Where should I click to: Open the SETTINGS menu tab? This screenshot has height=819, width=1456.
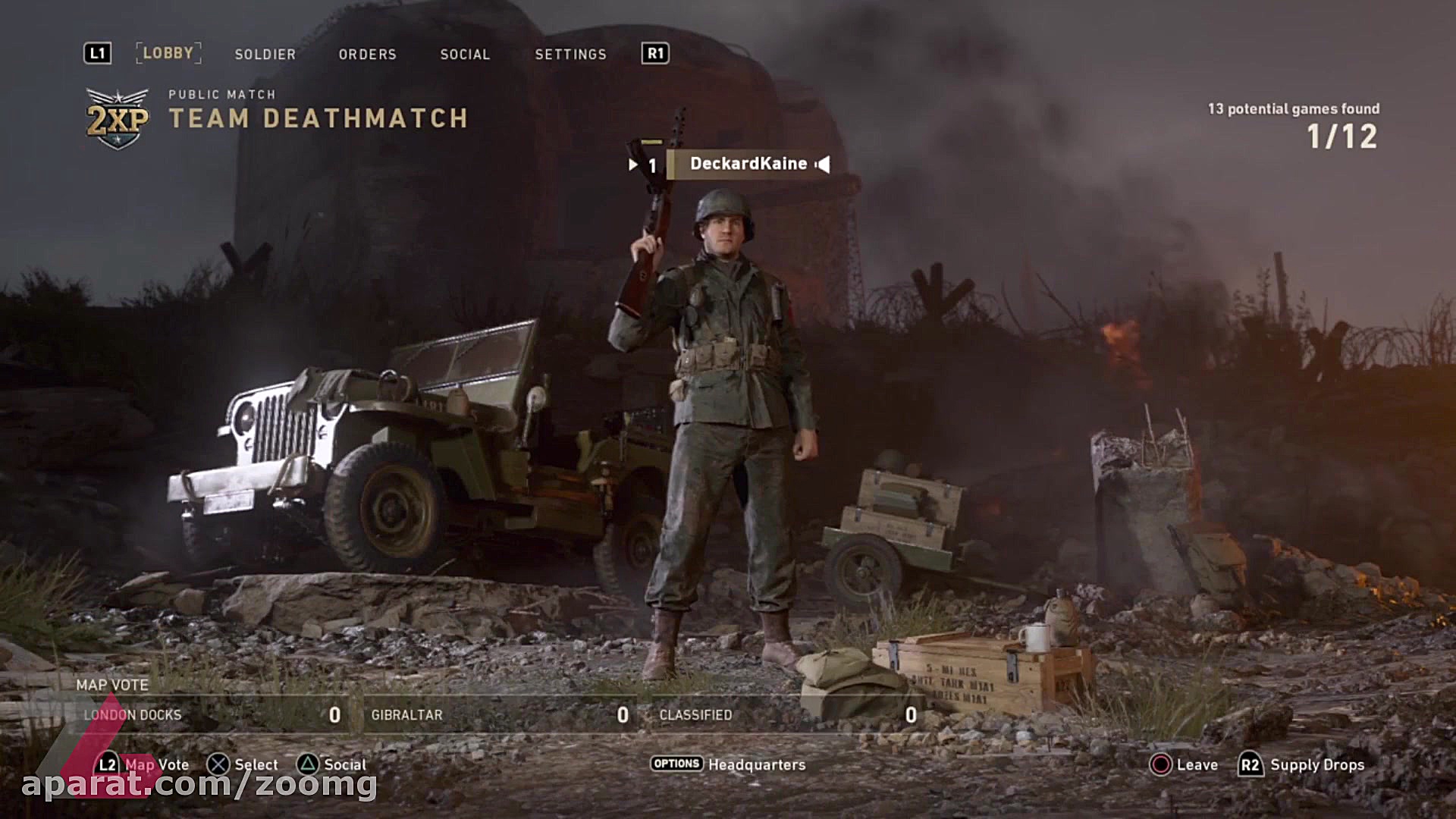571,54
